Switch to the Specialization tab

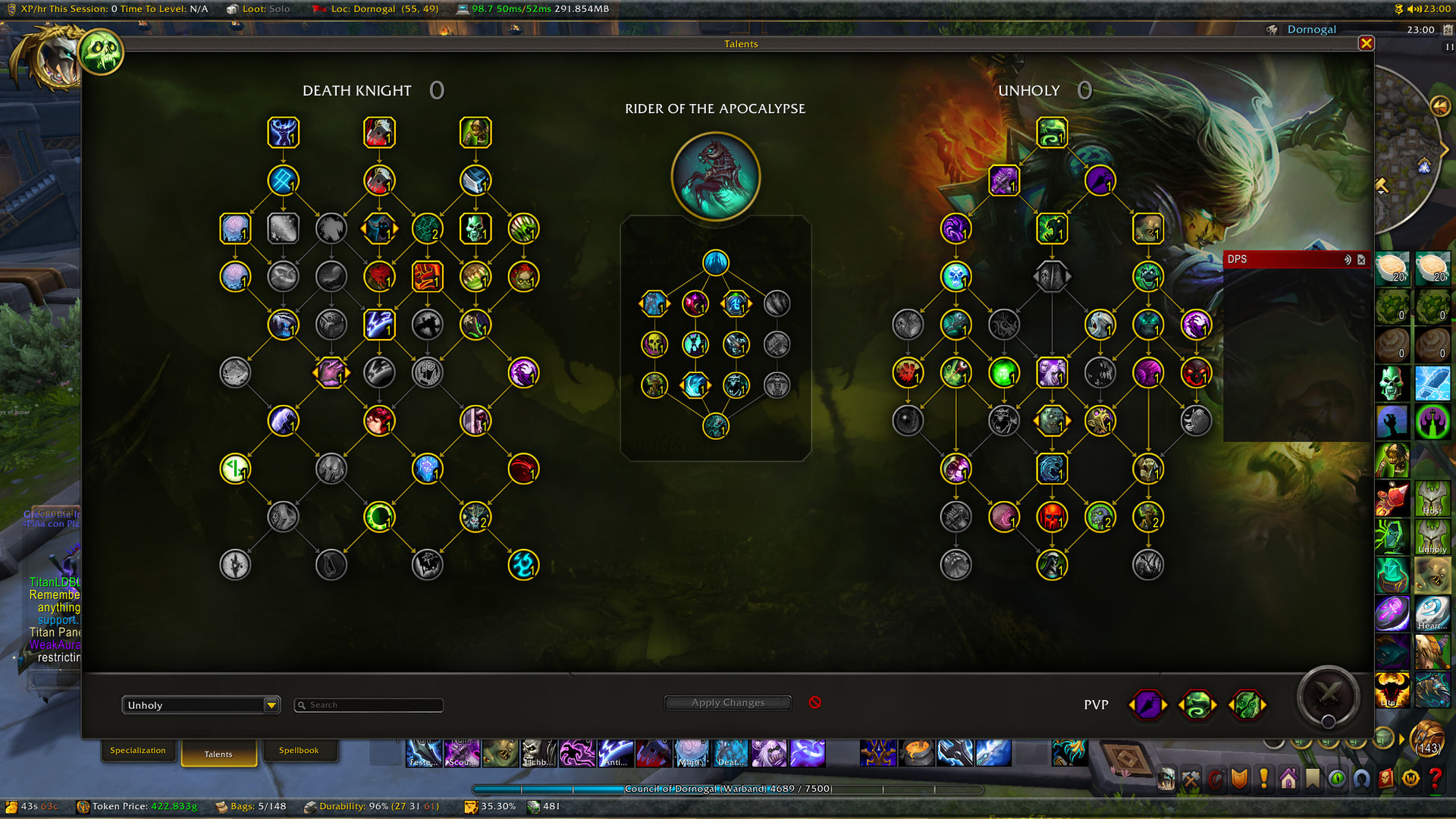139,750
